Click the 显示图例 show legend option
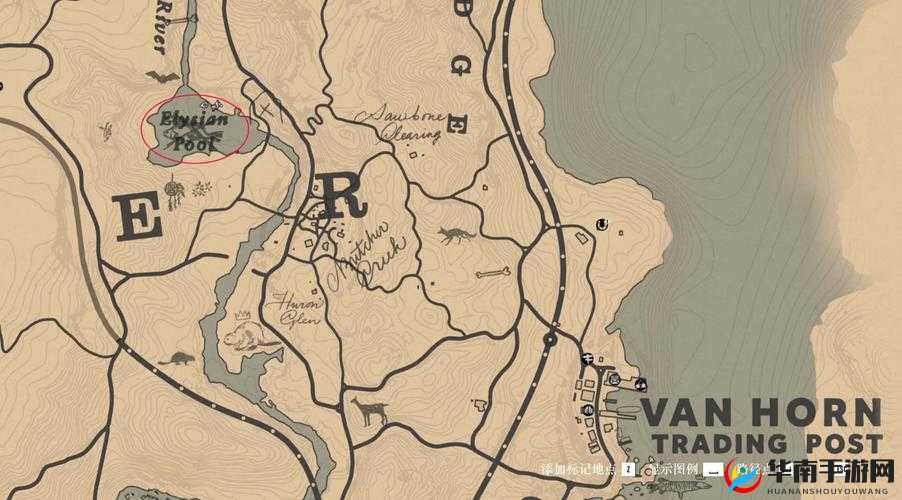Image resolution: width=902 pixels, height=500 pixels. (x=670, y=468)
